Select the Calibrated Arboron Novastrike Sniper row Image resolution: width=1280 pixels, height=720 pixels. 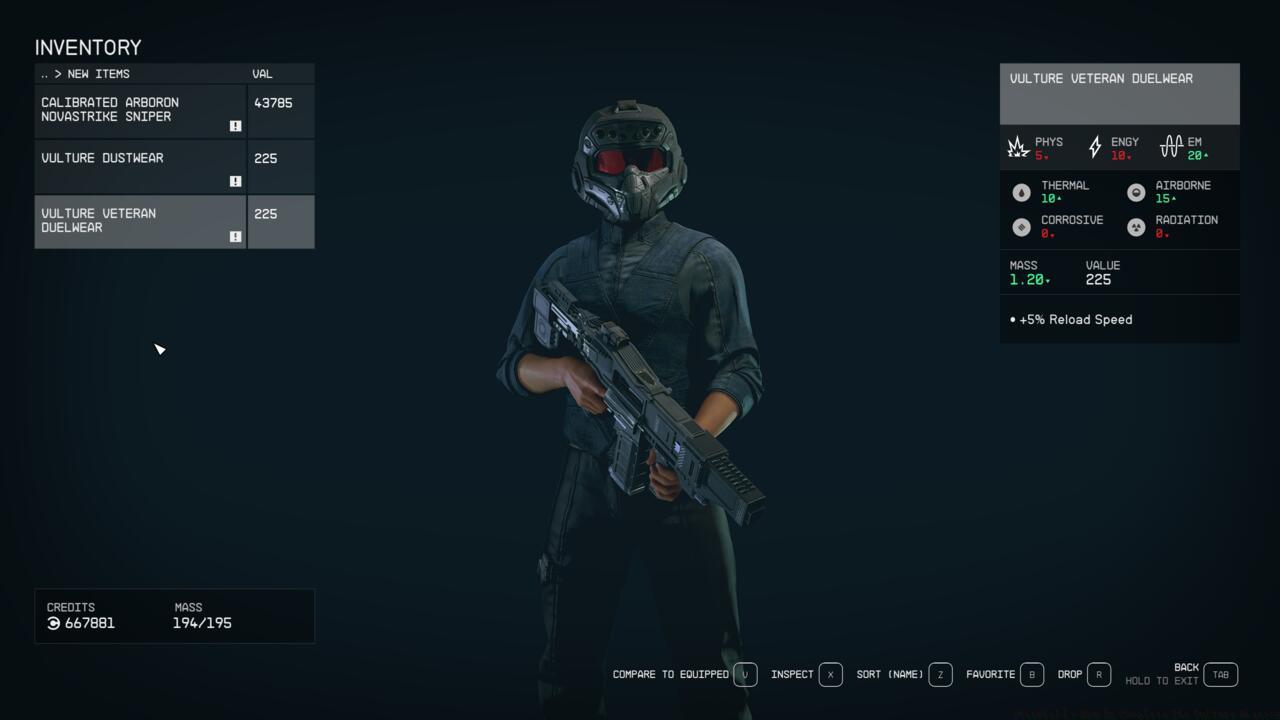point(140,110)
